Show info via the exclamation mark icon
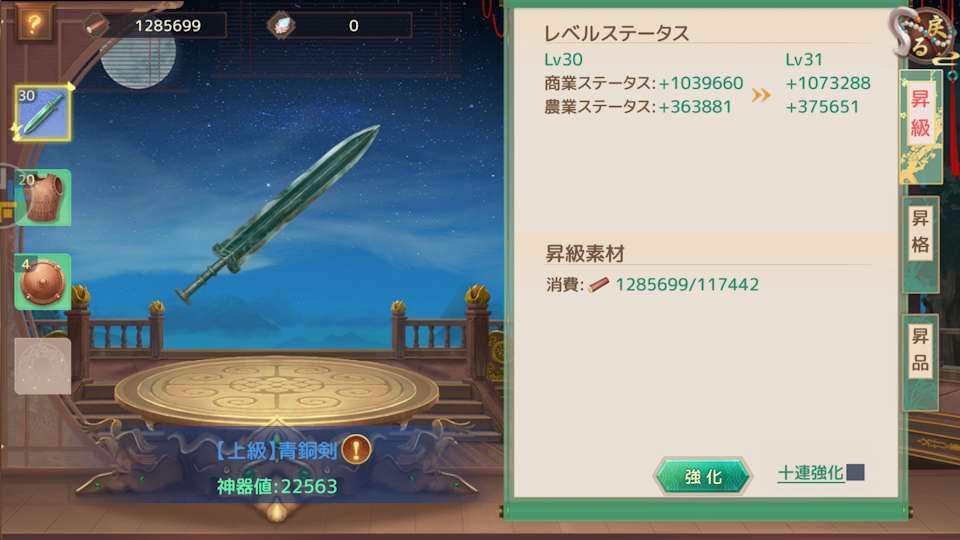The image size is (960, 540). (356, 450)
